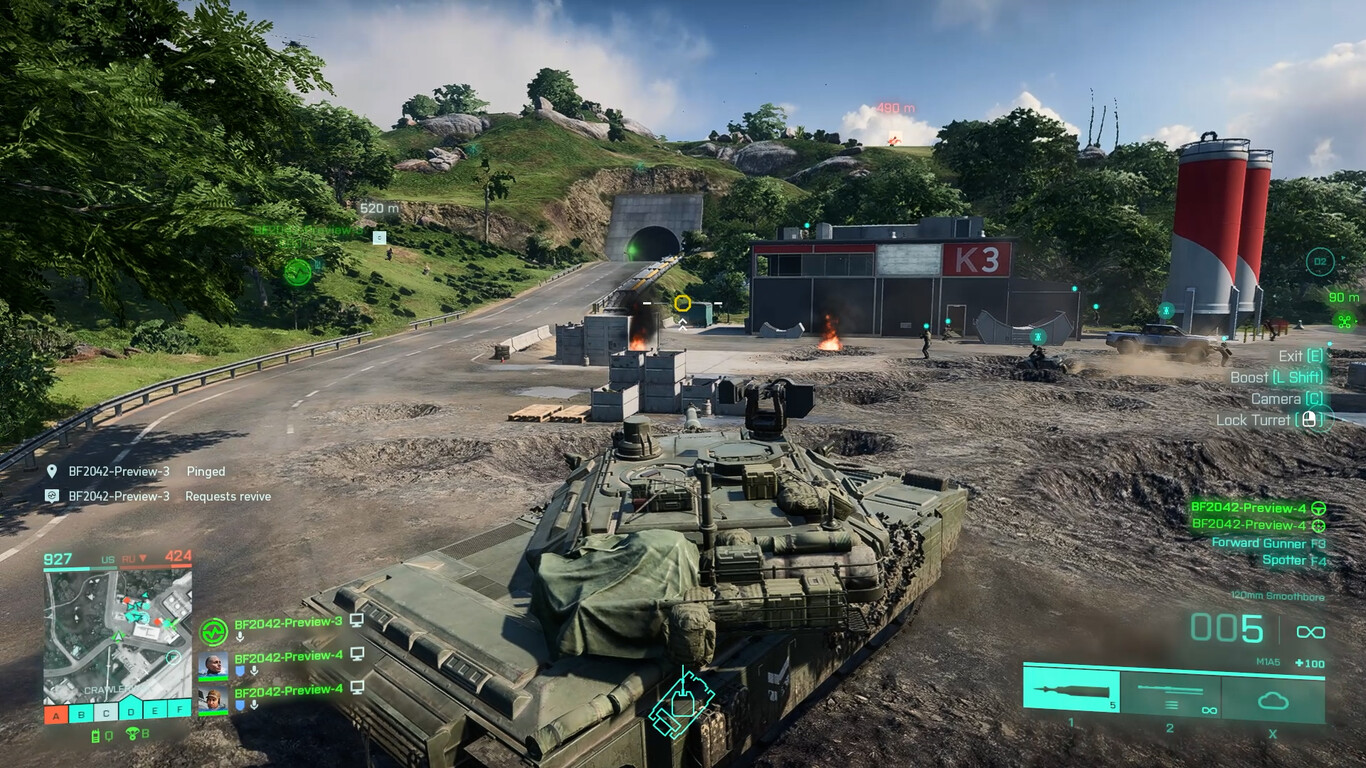This screenshot has width=1366, height=768.
Task: Select objective flag B
Action: pyautogui.click(x=81, y=713)
